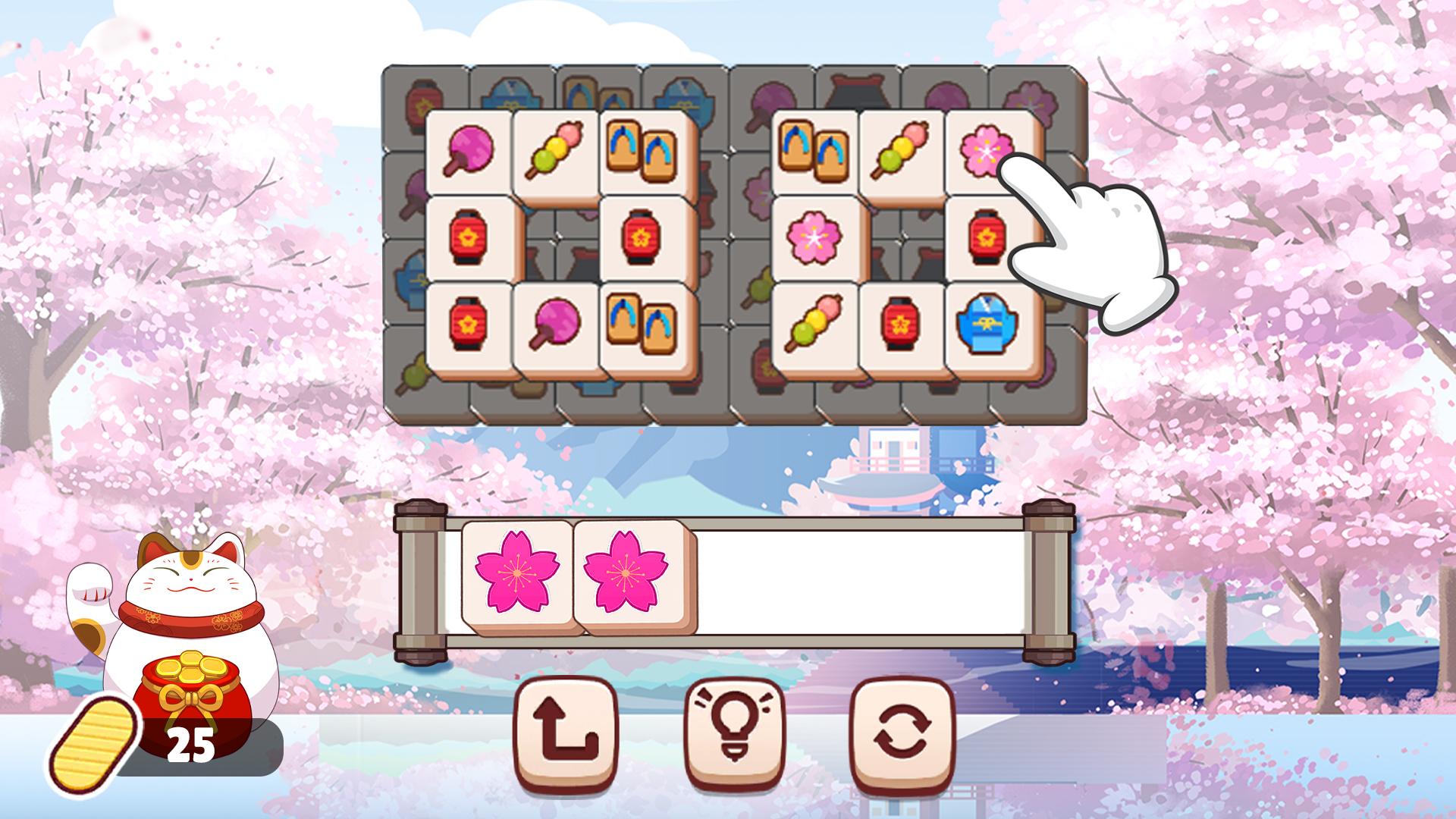
Task: Select the sakura flower tile on the right board's middle row
Action: 812,239
